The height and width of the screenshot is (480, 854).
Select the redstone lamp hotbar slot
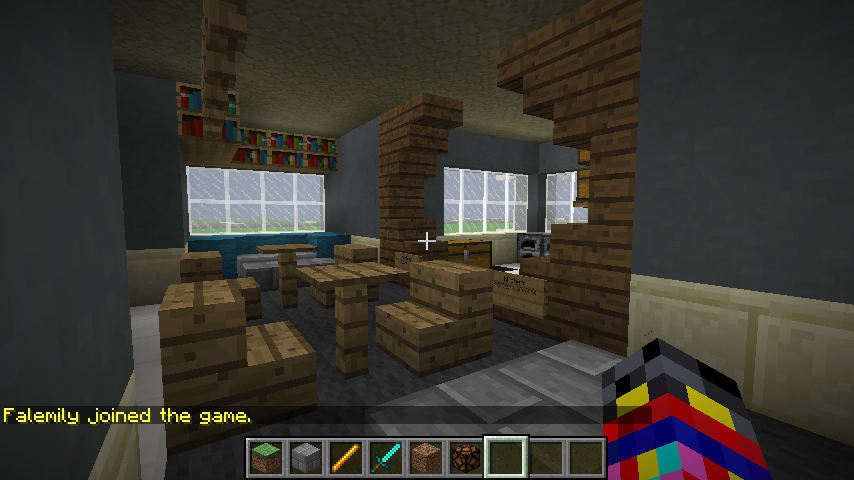[465, 457]
